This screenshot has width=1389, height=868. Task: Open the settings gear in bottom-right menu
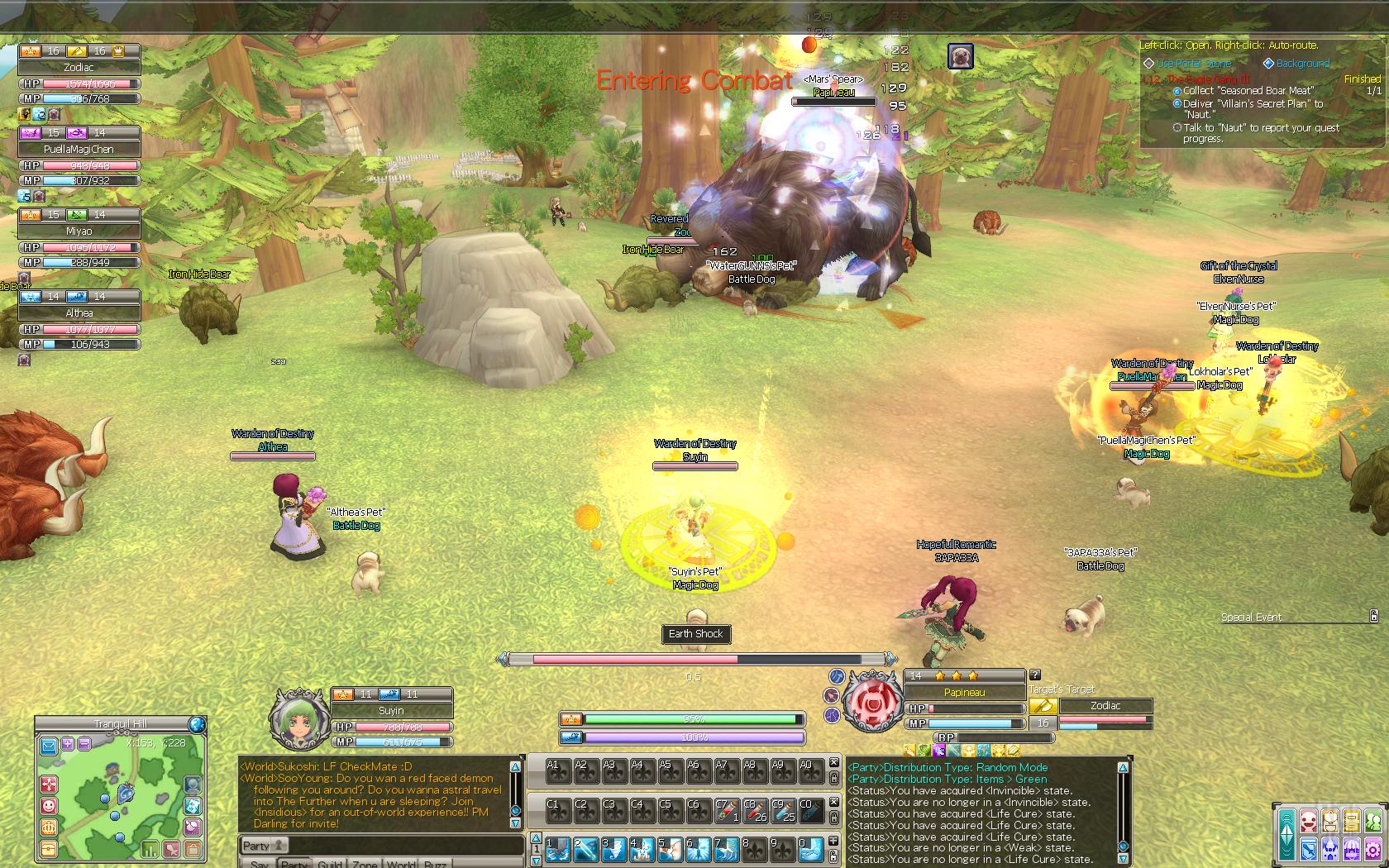coord(1373,848)
